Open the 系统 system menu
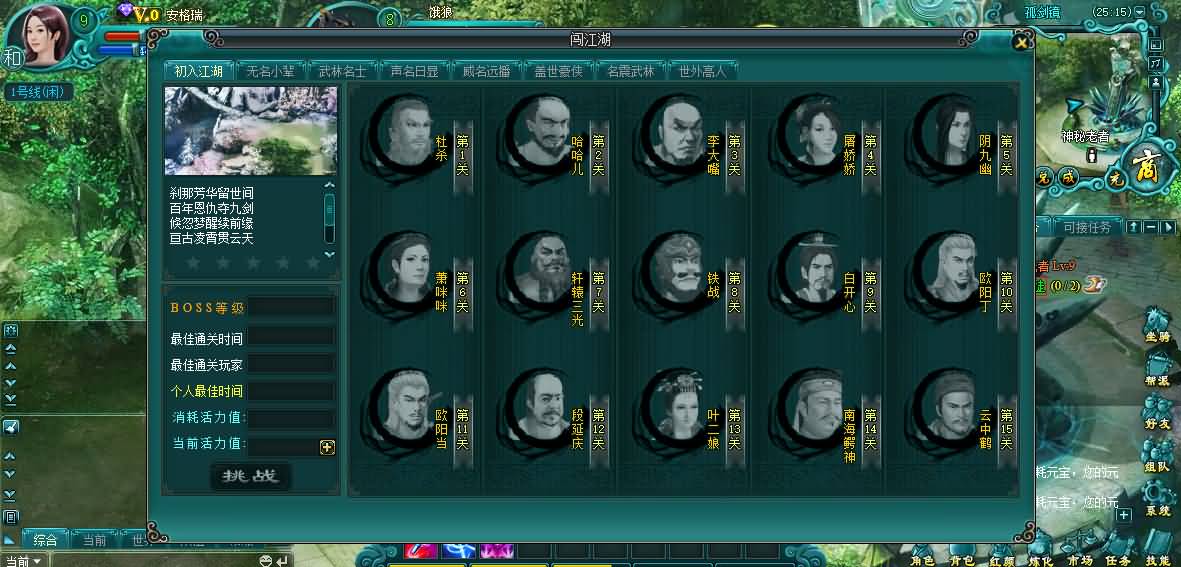Viewport: 1181px width, 567px height. tap(1157, 500)
